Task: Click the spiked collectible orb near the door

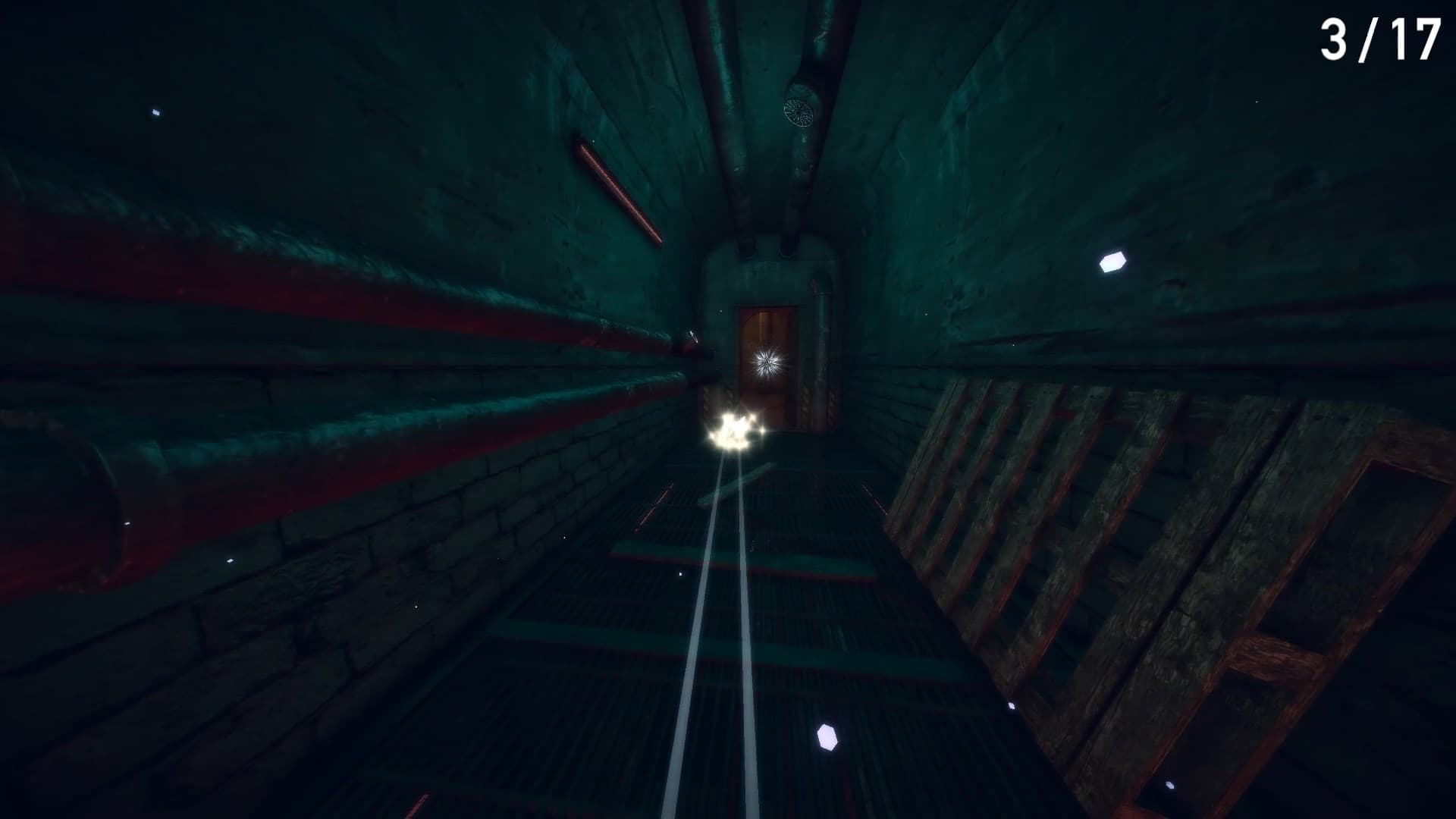Action: 766,362
